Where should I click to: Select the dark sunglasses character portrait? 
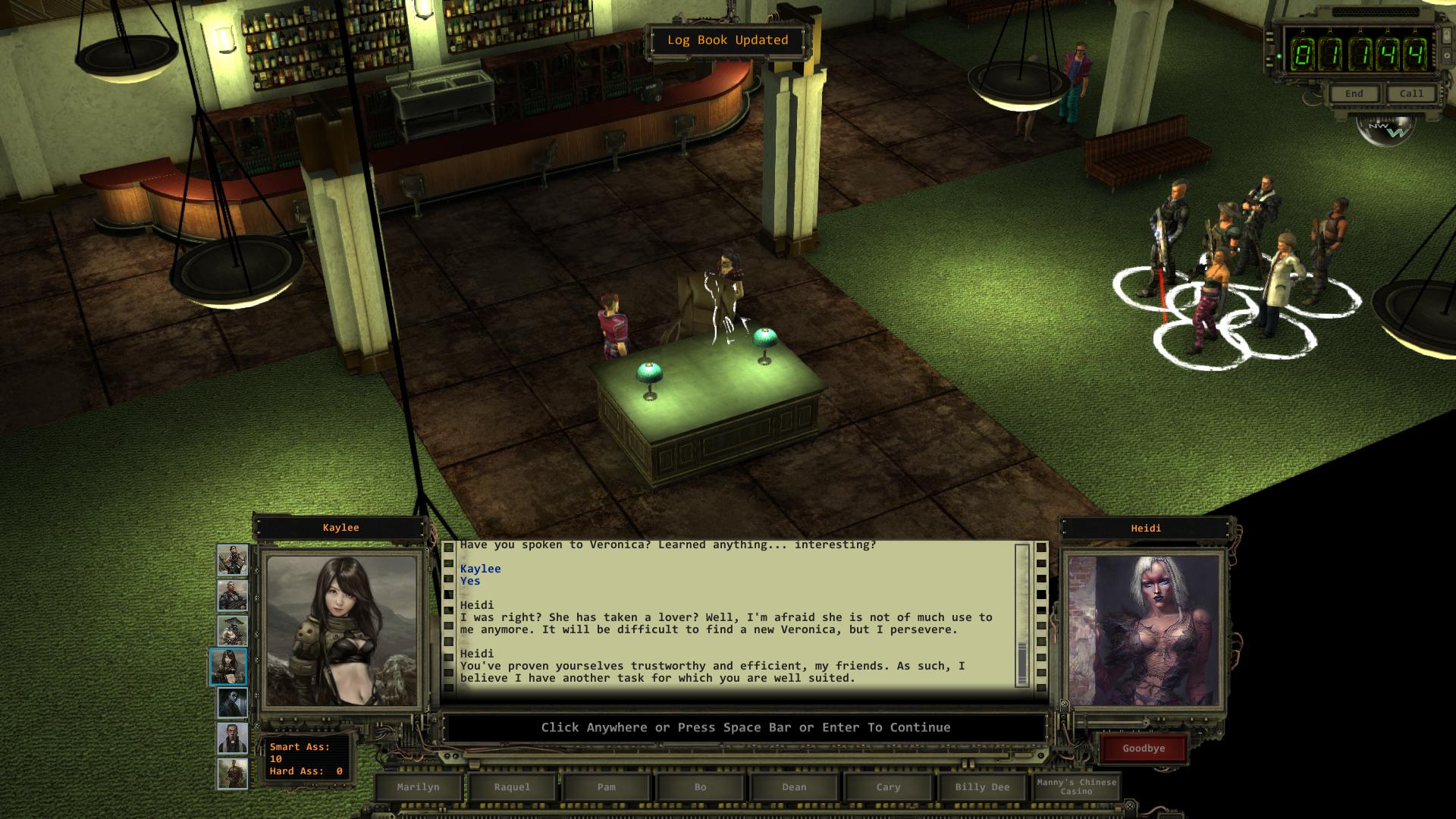pyautogui.click(x=232, y=703)
